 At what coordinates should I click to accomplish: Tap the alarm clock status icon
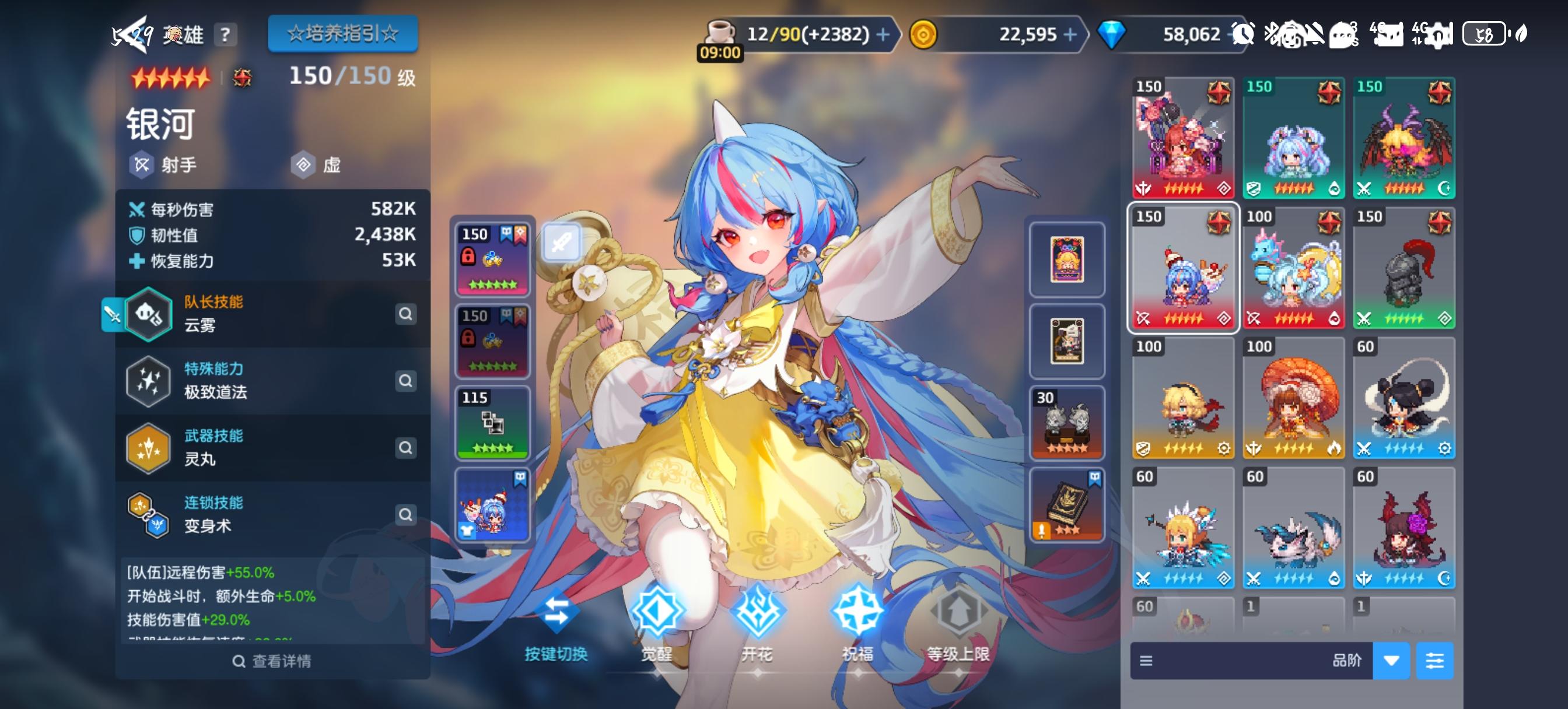pos(1243,33)
